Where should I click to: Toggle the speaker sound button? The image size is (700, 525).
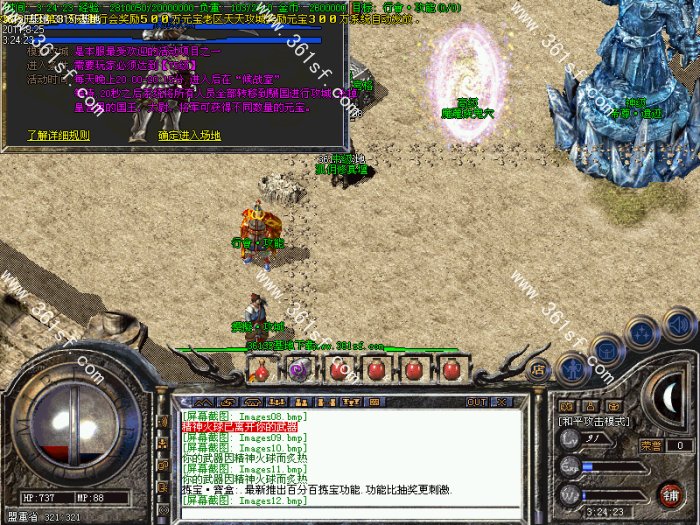click(x=679, y=324)
